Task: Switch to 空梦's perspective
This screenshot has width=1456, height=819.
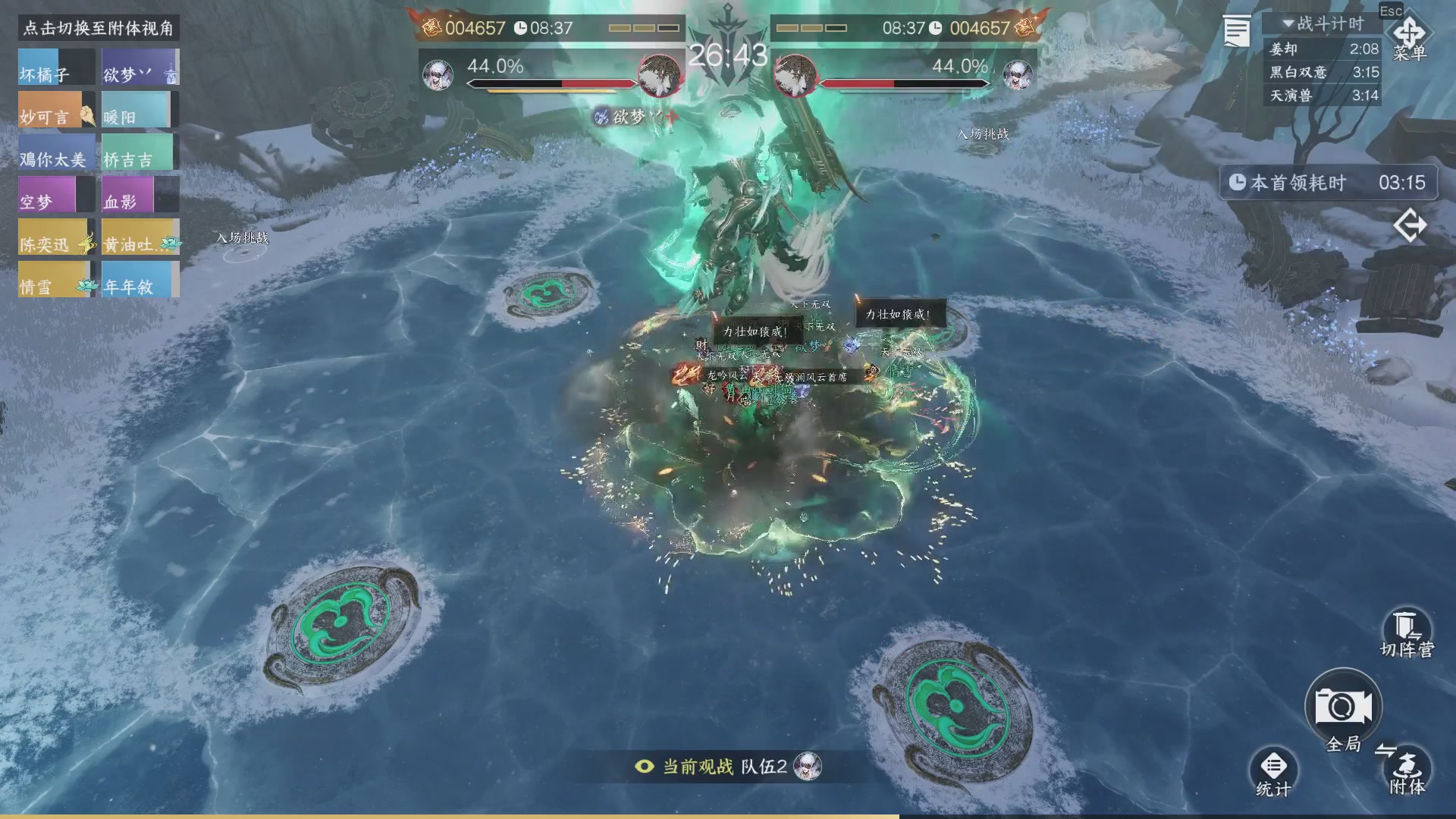Action: tap(56, 195)
